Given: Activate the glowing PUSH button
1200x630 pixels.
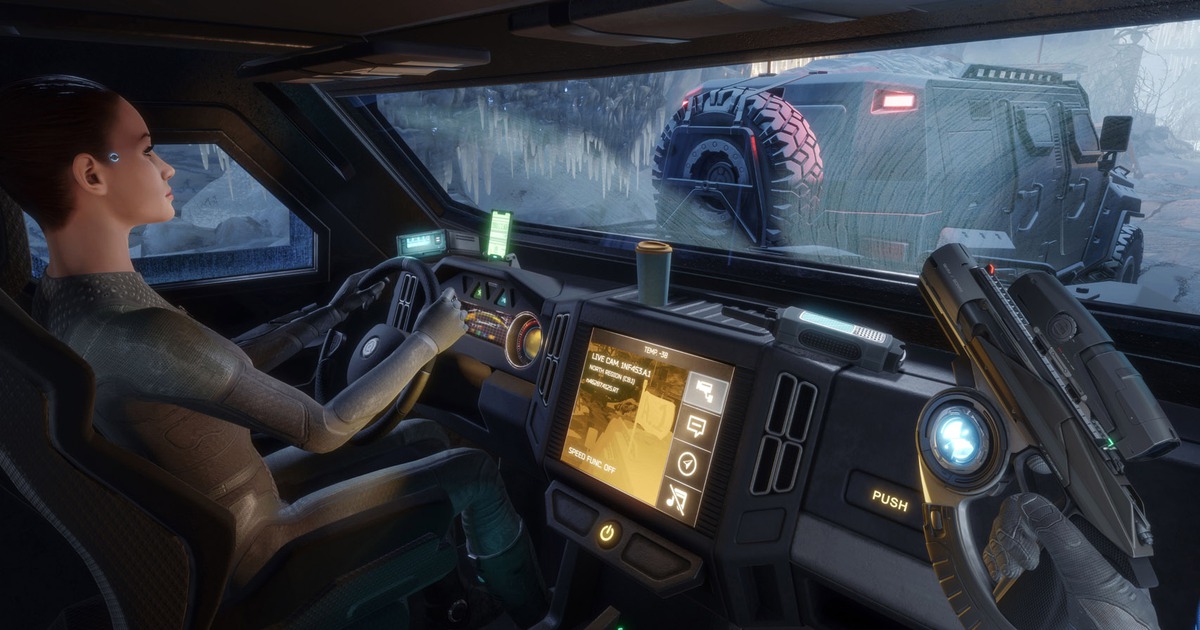Looking at the screenshot, I should (x=889, y=500).
